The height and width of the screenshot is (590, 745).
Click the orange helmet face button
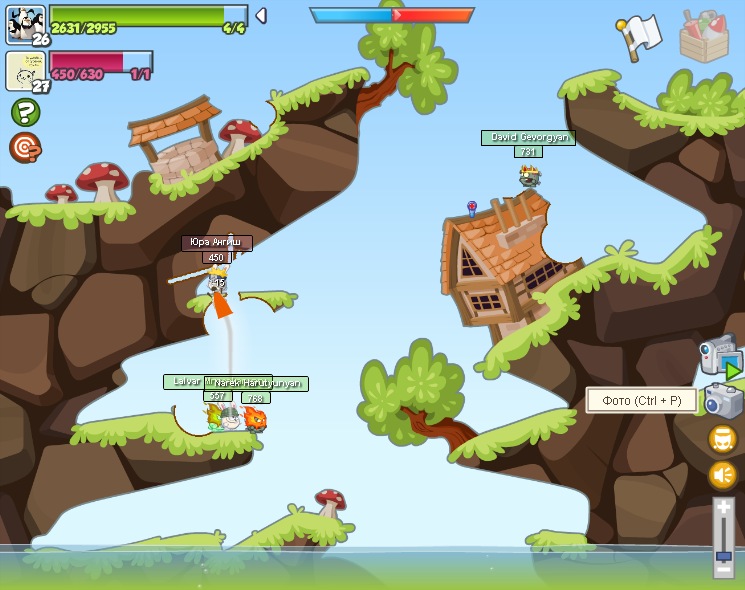tap(722, 438)
